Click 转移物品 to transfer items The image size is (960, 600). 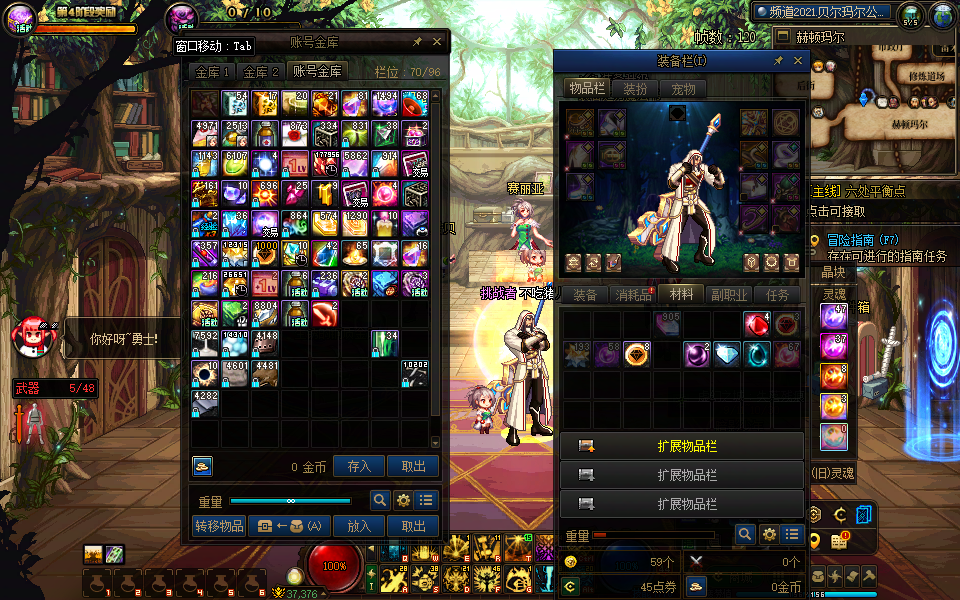click(x=218, y=526)
